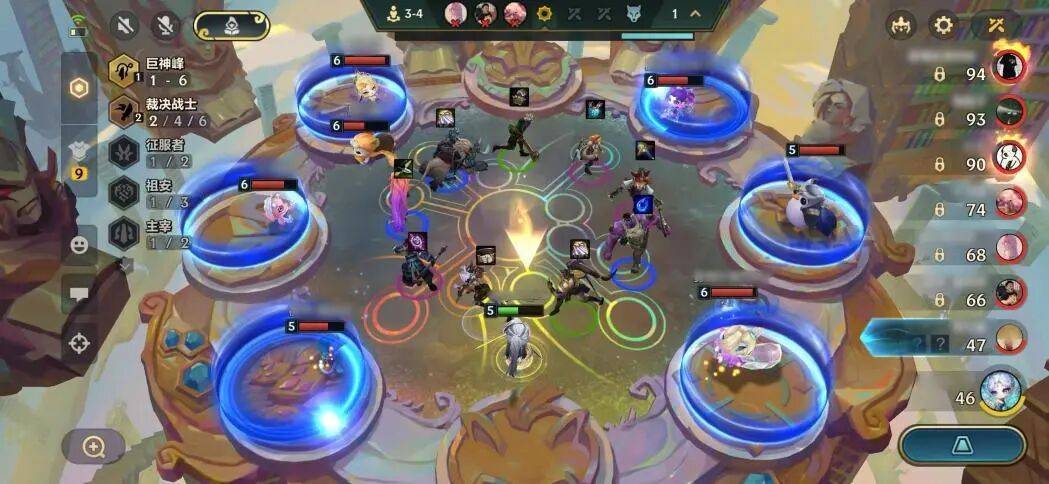The width and height of the screenshot is (1049, 484).
Task: Toggle the muted microphone icon
Action: pyautogui.click(x=166, y=26)
